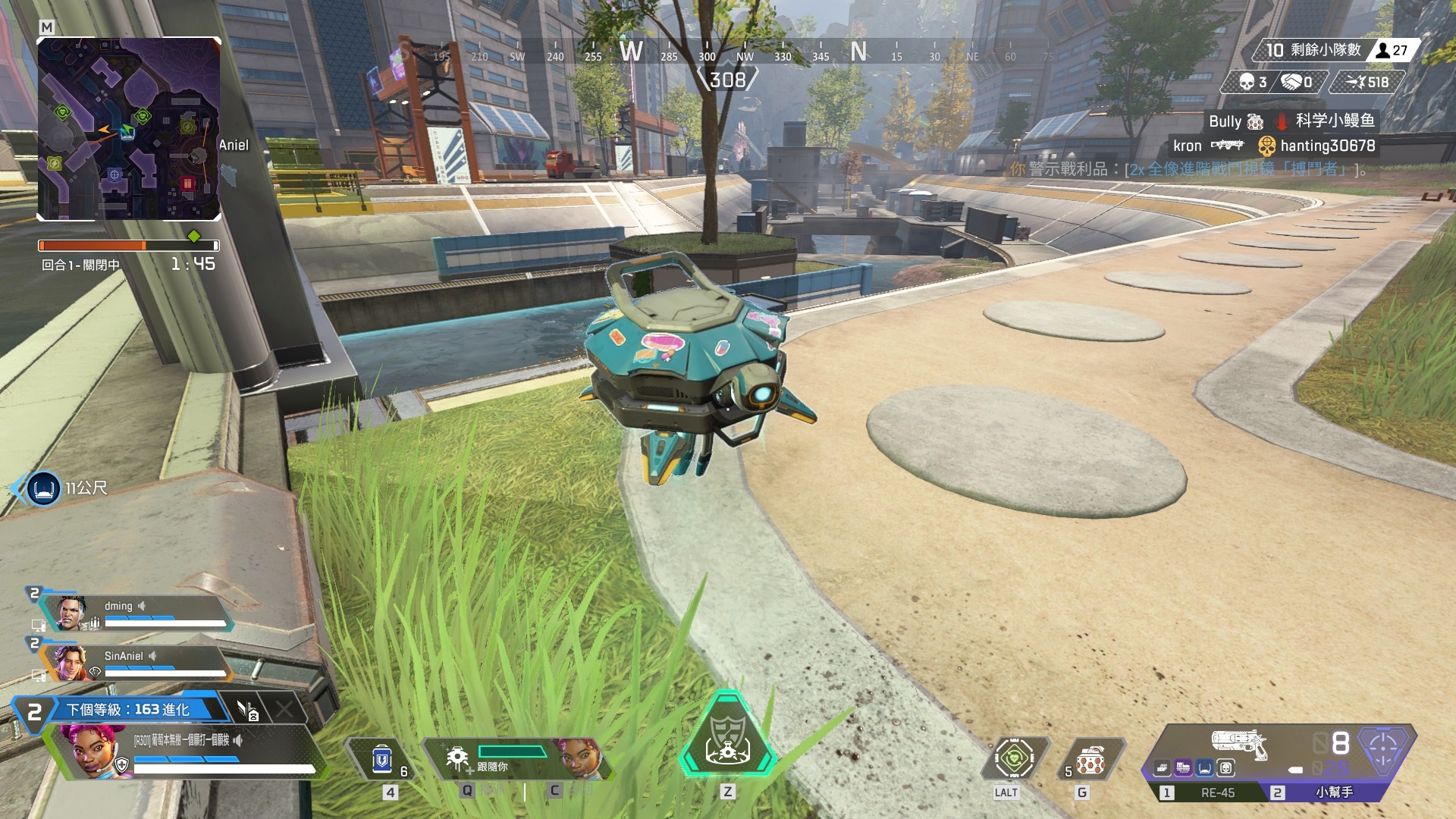Click the M map key label above minimap
This screenshot has height=819, width=1456.
coord(47,27)
